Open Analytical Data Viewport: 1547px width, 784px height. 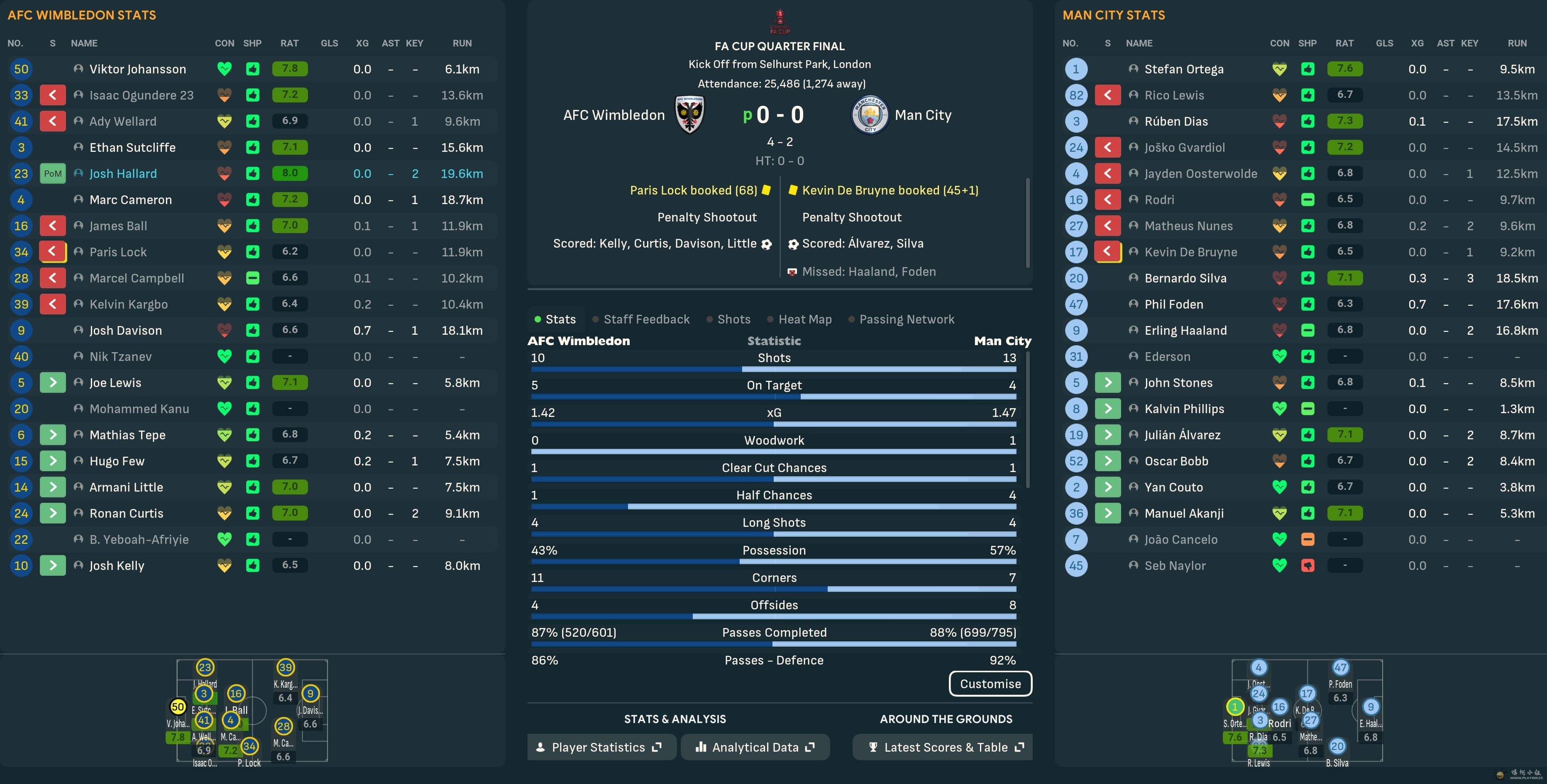click(x=755, y=747)
